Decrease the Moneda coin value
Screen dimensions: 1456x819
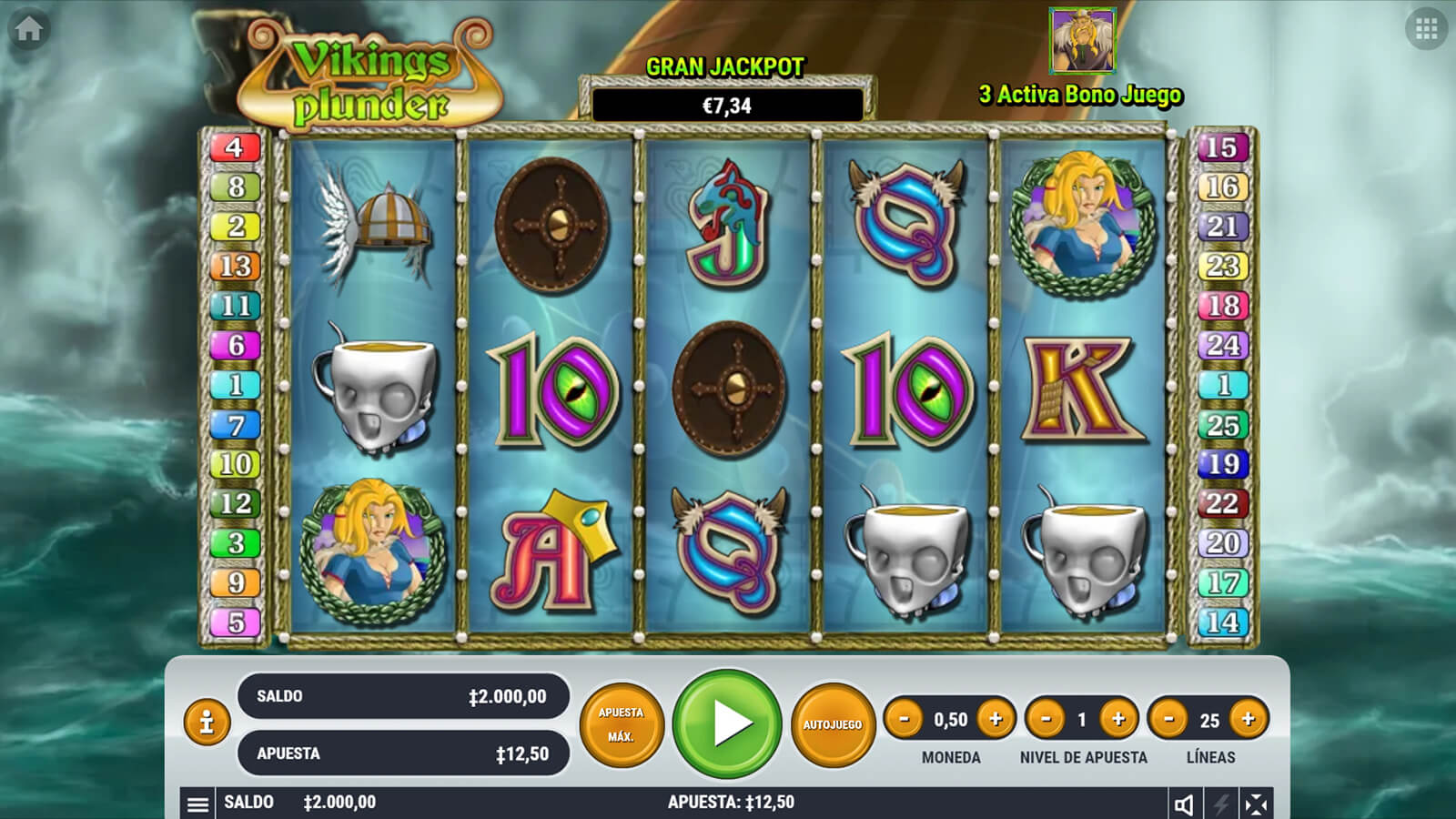904,720
